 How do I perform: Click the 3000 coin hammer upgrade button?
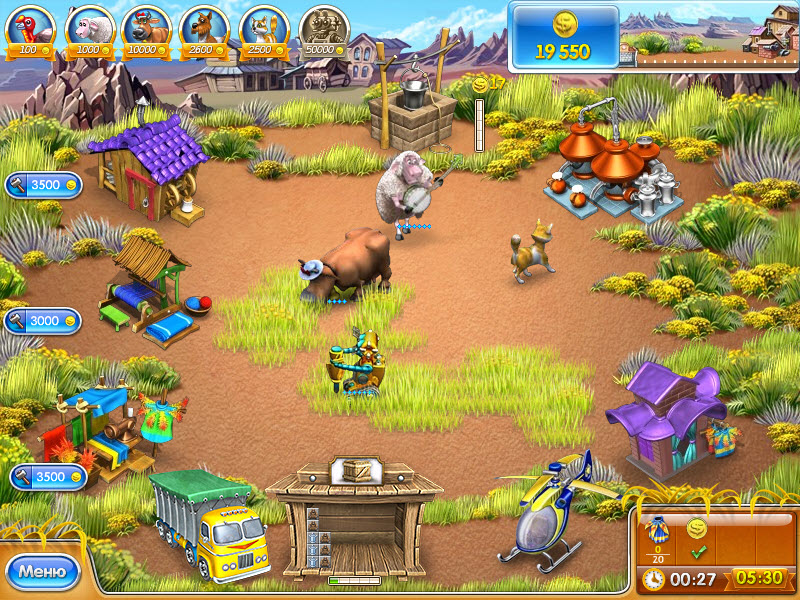[43, 321]
